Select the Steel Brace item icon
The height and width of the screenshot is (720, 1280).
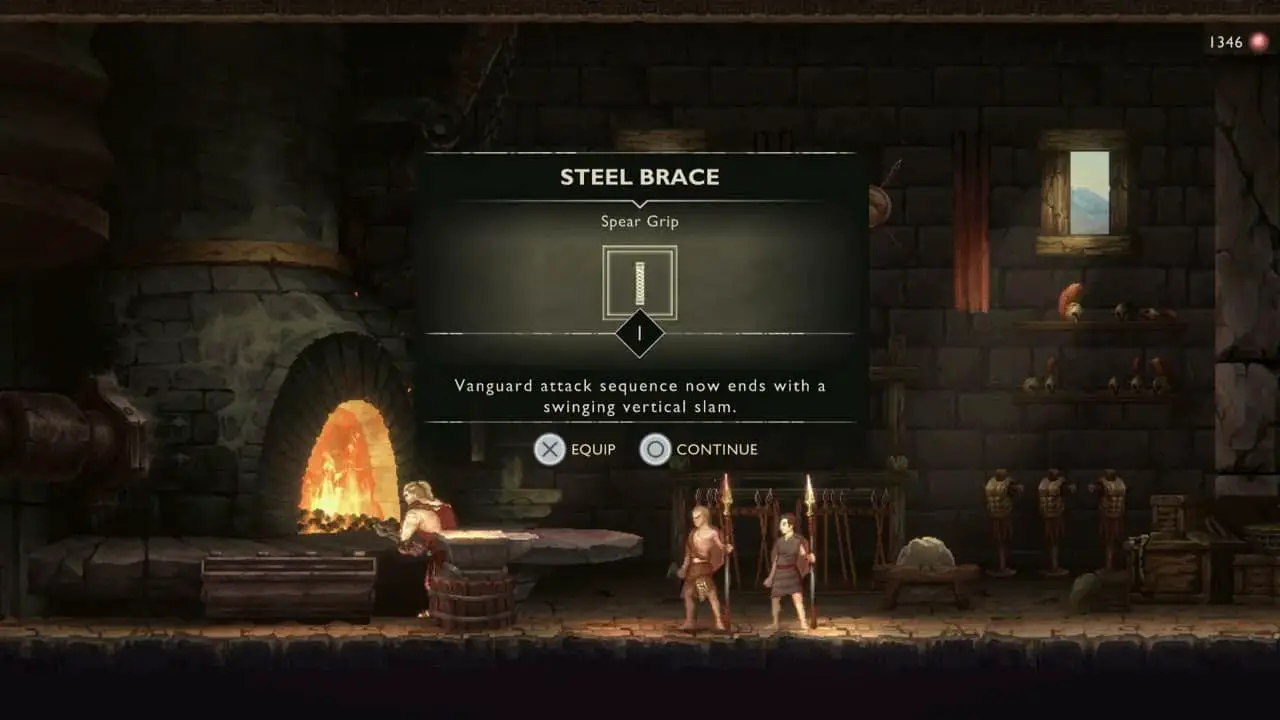[640, 283]
